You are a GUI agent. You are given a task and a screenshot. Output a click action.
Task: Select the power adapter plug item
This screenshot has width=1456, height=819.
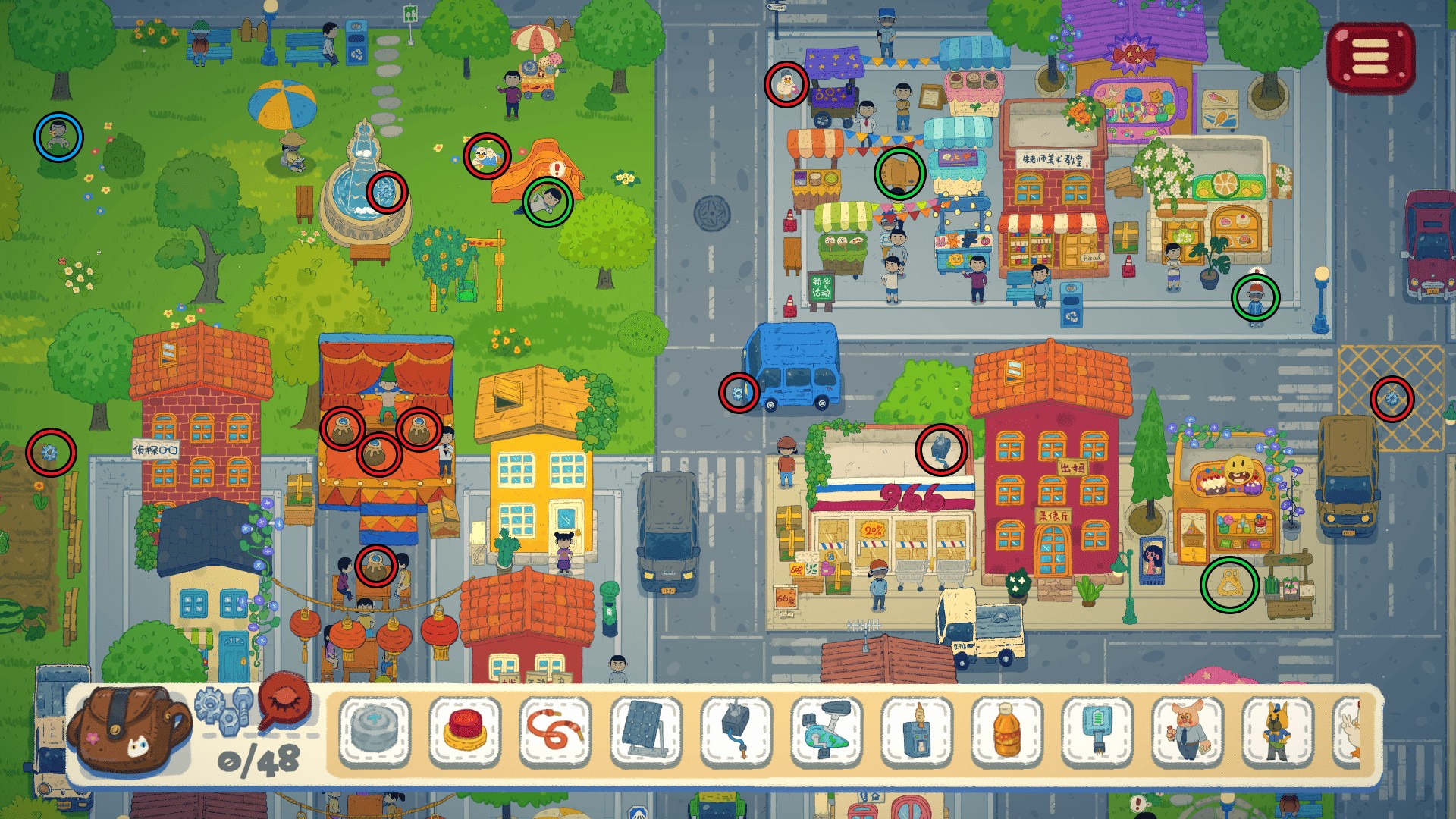(736, 730)
